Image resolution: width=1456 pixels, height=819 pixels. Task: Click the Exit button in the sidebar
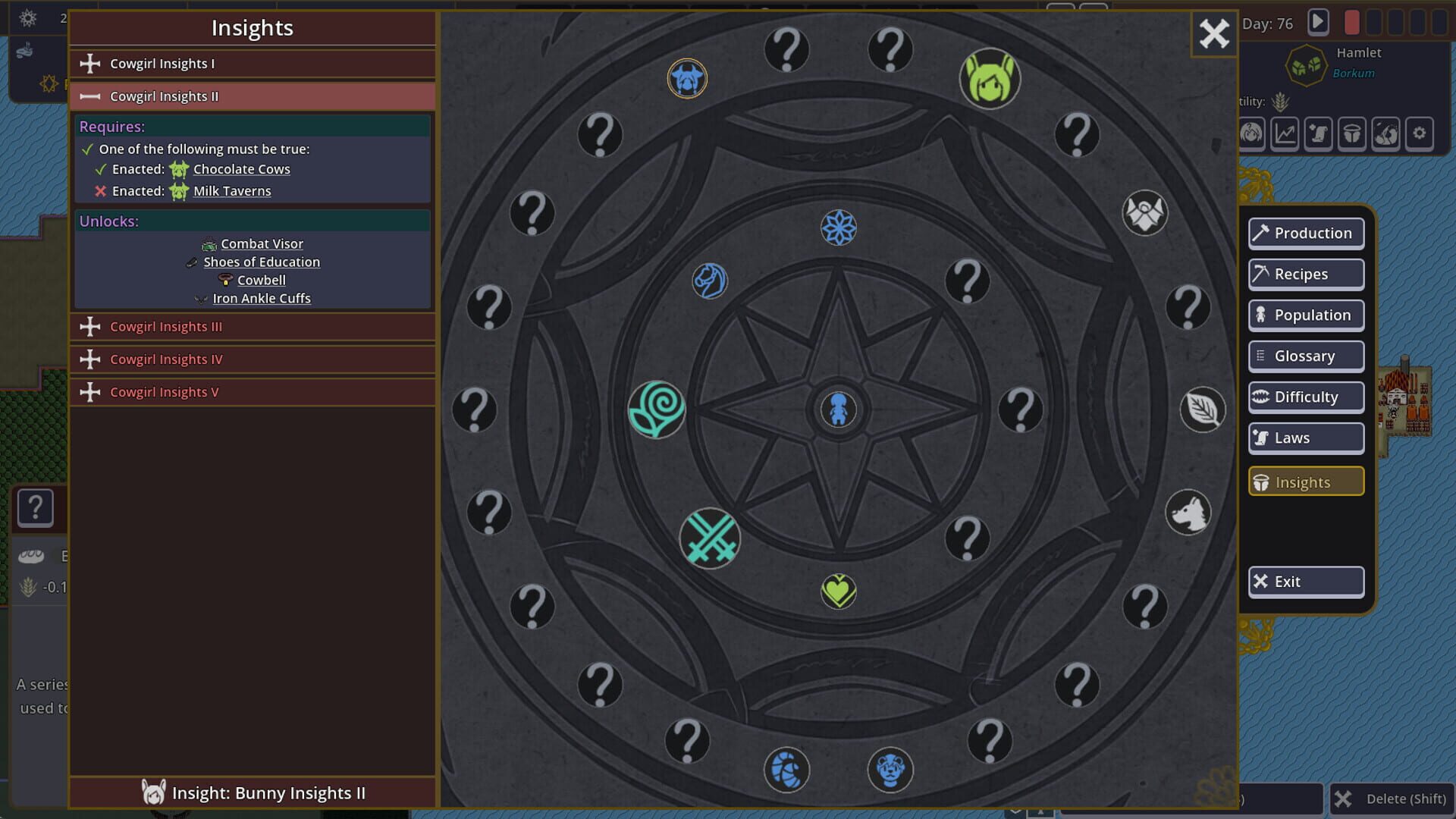tap(1305, 582)
